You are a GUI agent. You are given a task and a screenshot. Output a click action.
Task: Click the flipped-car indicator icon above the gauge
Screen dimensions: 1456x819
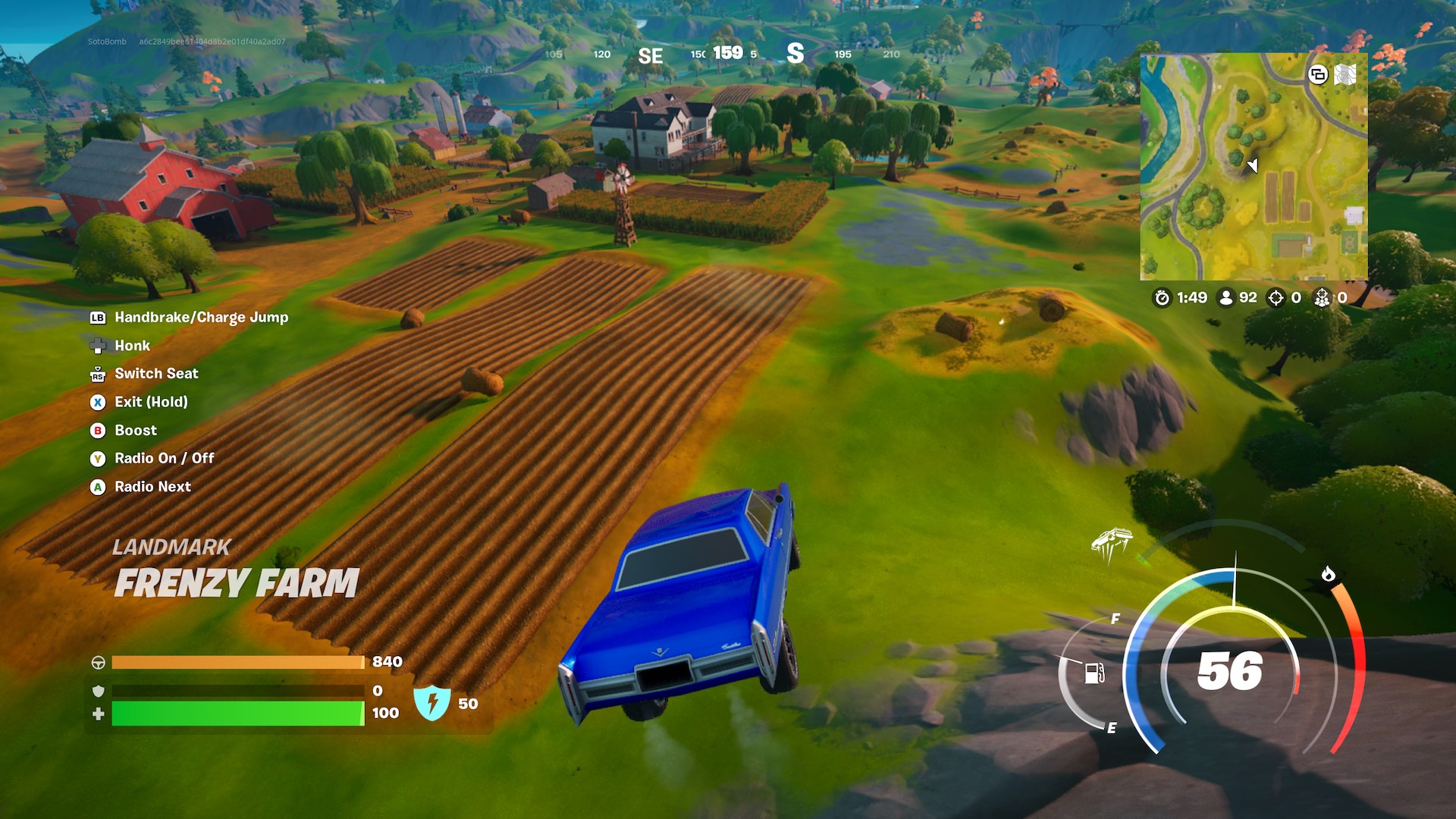(1112, 539)
